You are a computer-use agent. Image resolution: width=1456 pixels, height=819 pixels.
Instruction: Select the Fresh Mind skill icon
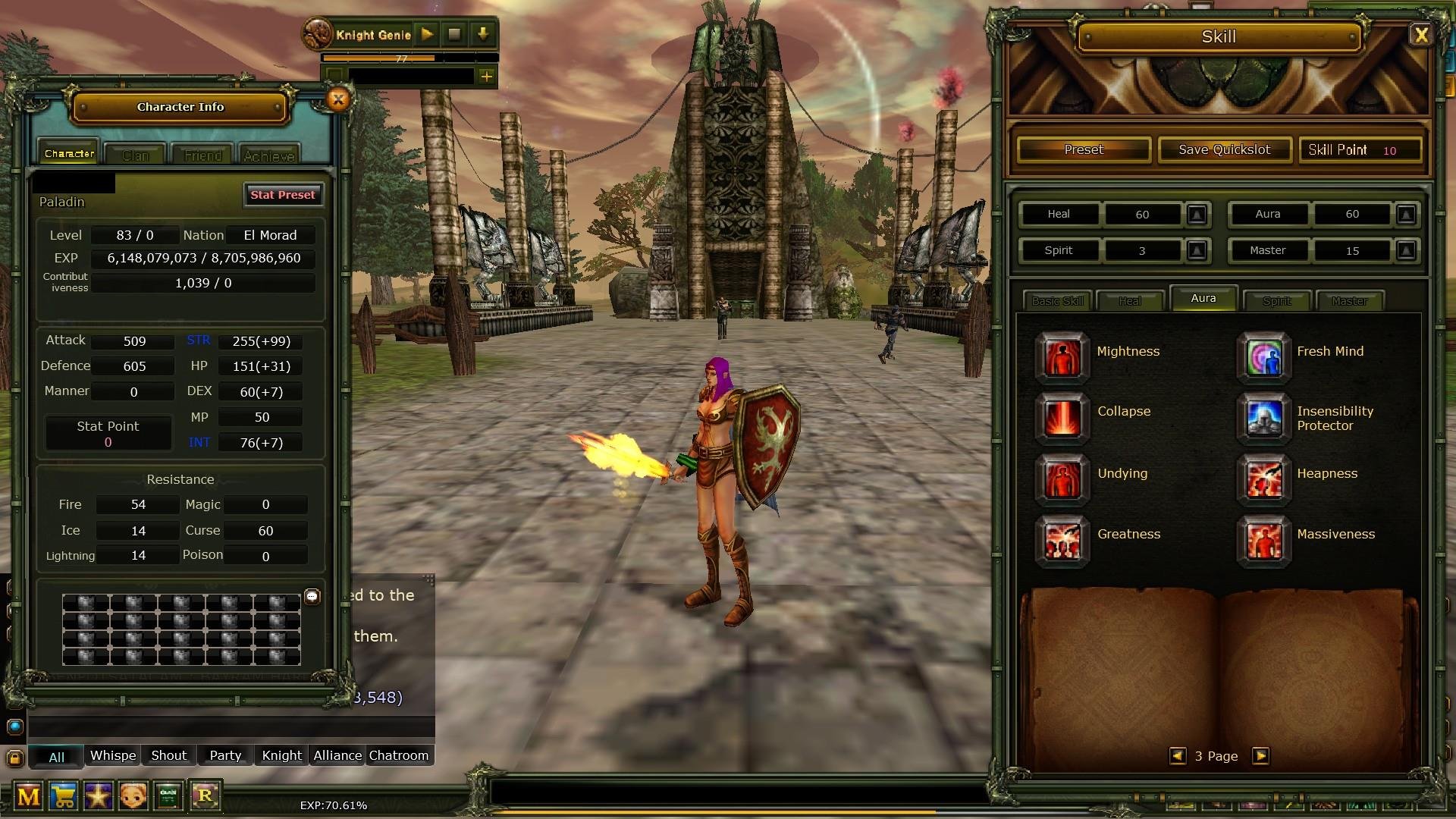click(1263, 356)
